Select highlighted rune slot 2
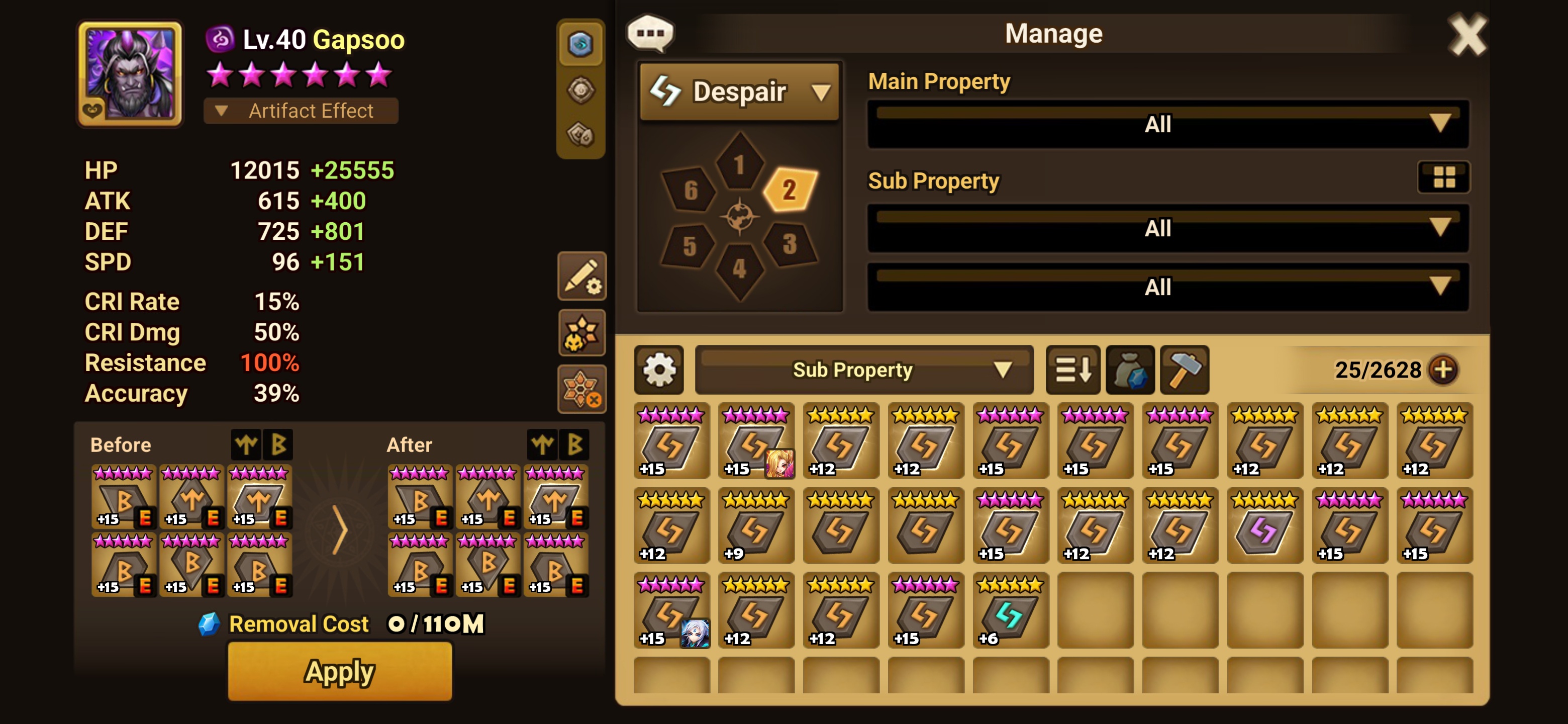 (789, 190)
